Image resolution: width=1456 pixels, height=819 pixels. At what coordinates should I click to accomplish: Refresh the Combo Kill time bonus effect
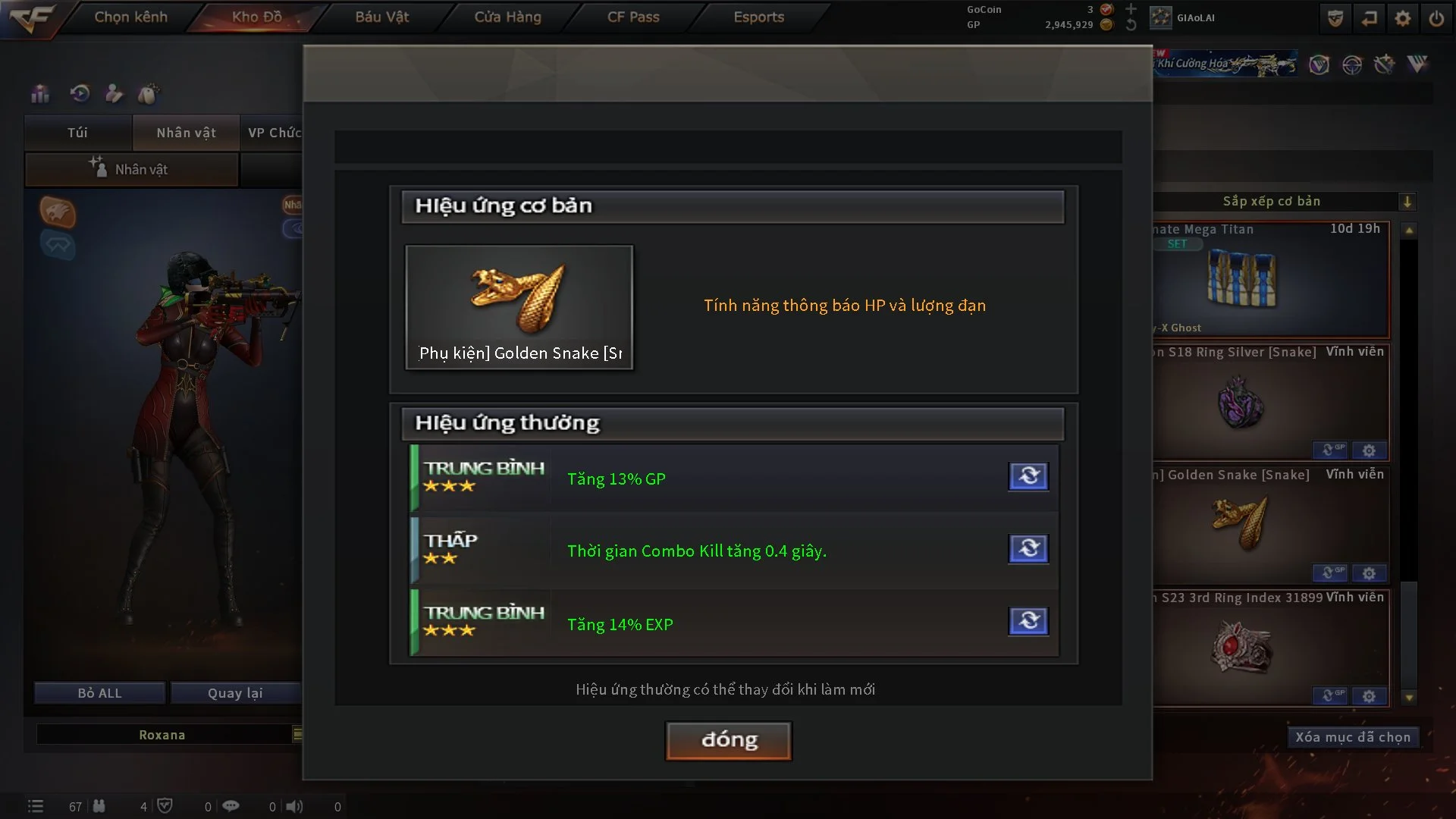(1028, 548)
